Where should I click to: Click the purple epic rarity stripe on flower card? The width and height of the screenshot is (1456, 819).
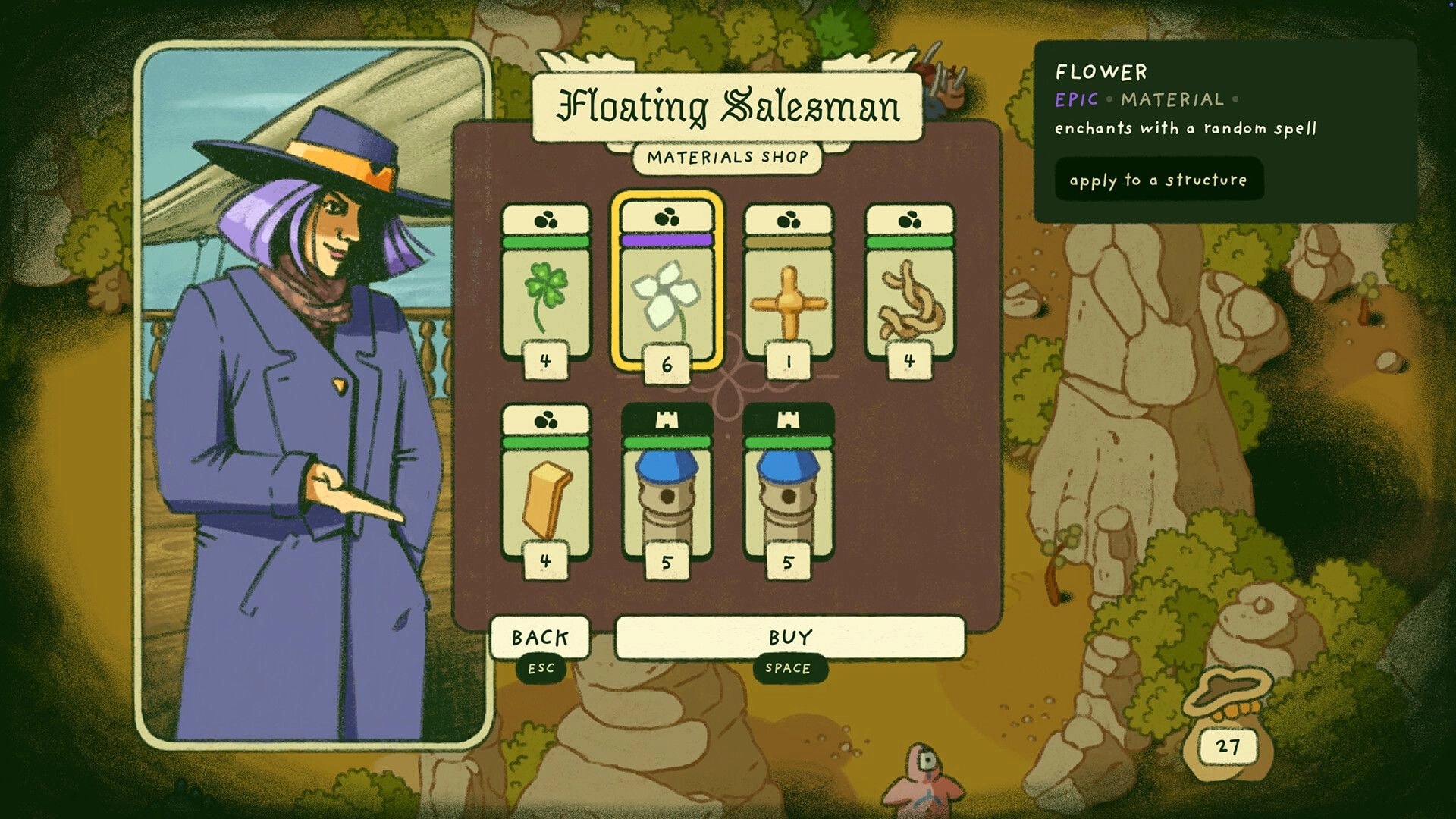pos(665,240)
